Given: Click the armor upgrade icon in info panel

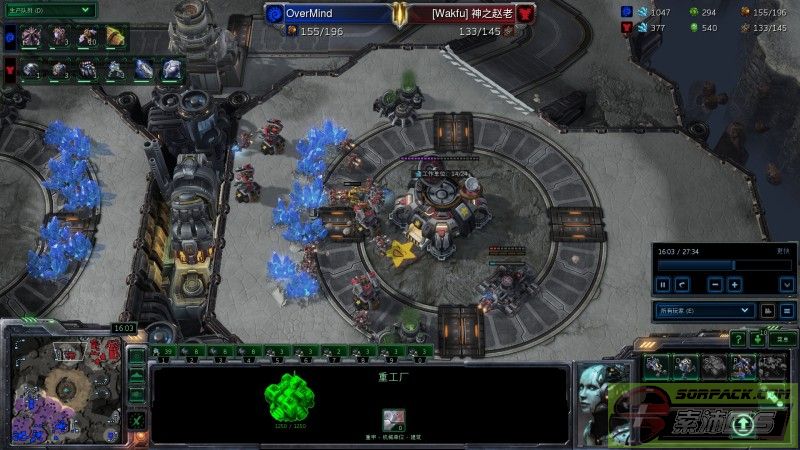Looking at the screenshot, I should pyautogui.click(x=395, y=420).
